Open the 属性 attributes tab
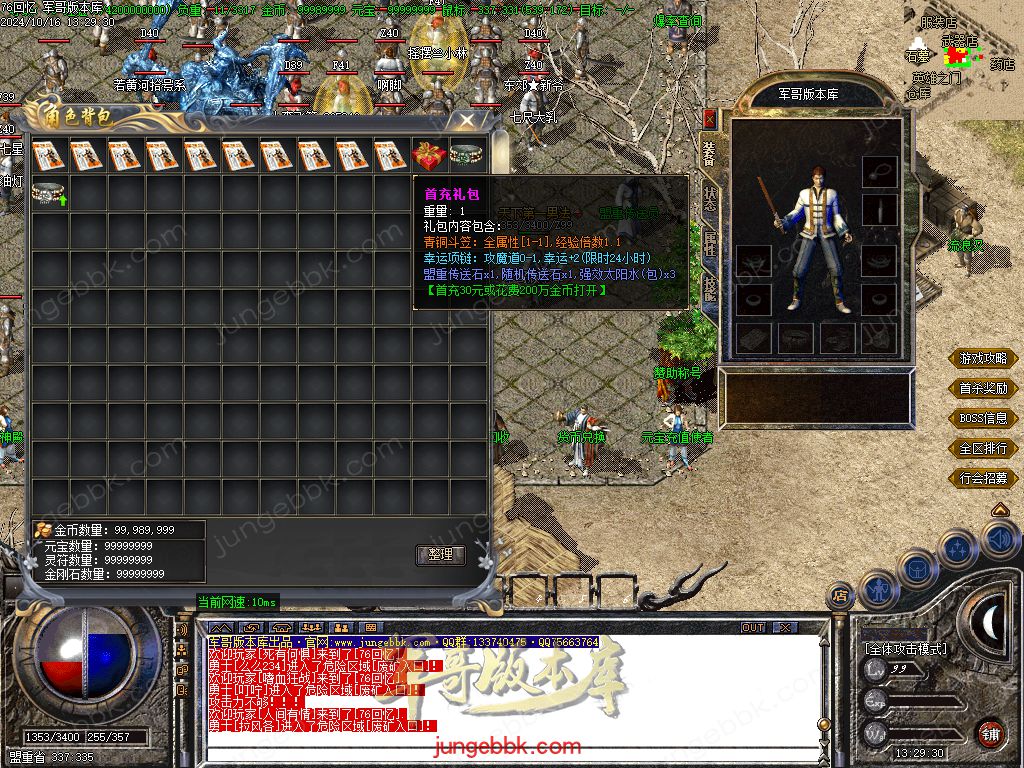The image size is (1024, 768). click(x=710, y=243)
